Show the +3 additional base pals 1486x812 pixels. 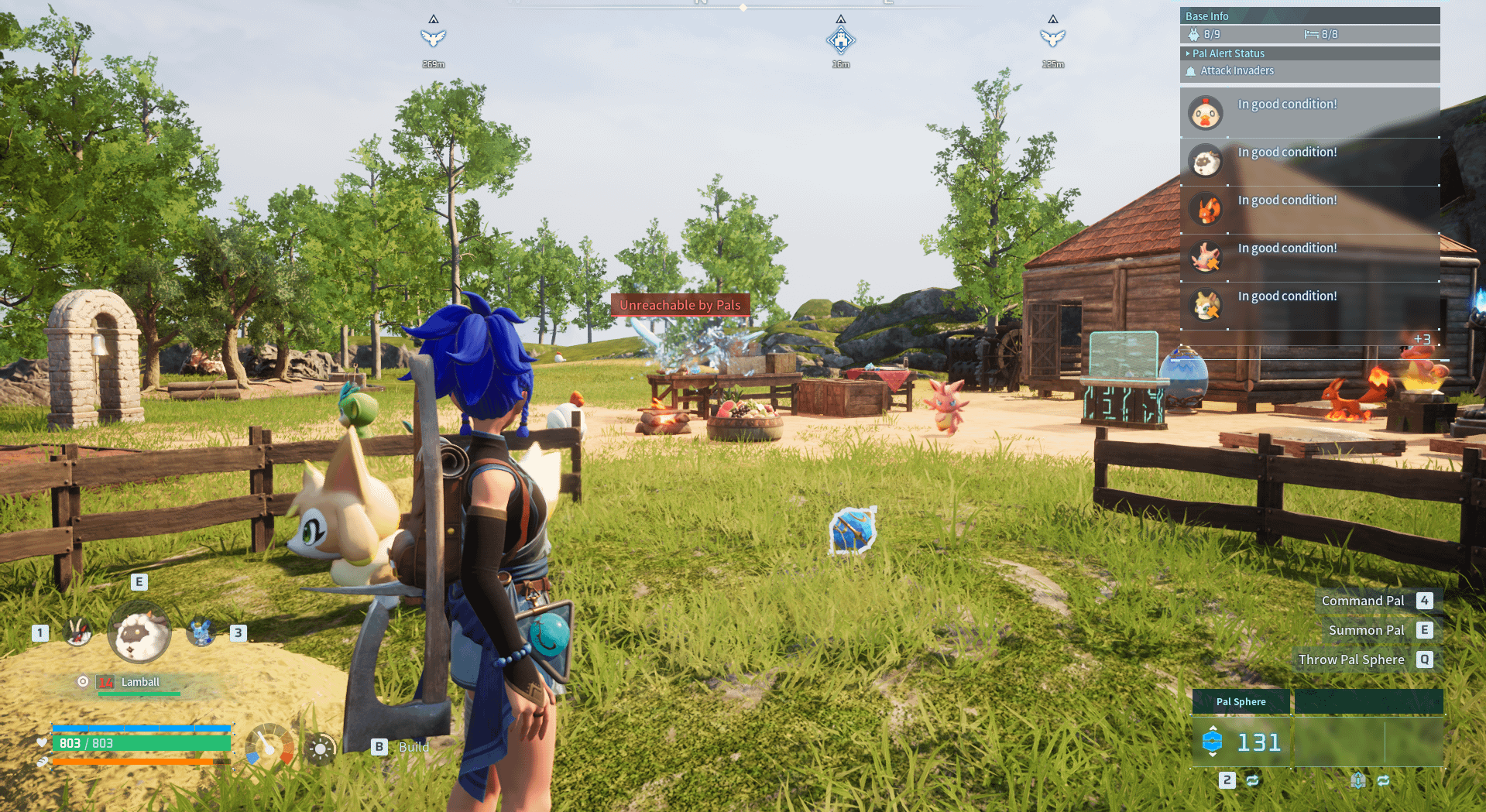pos(1422,339)
